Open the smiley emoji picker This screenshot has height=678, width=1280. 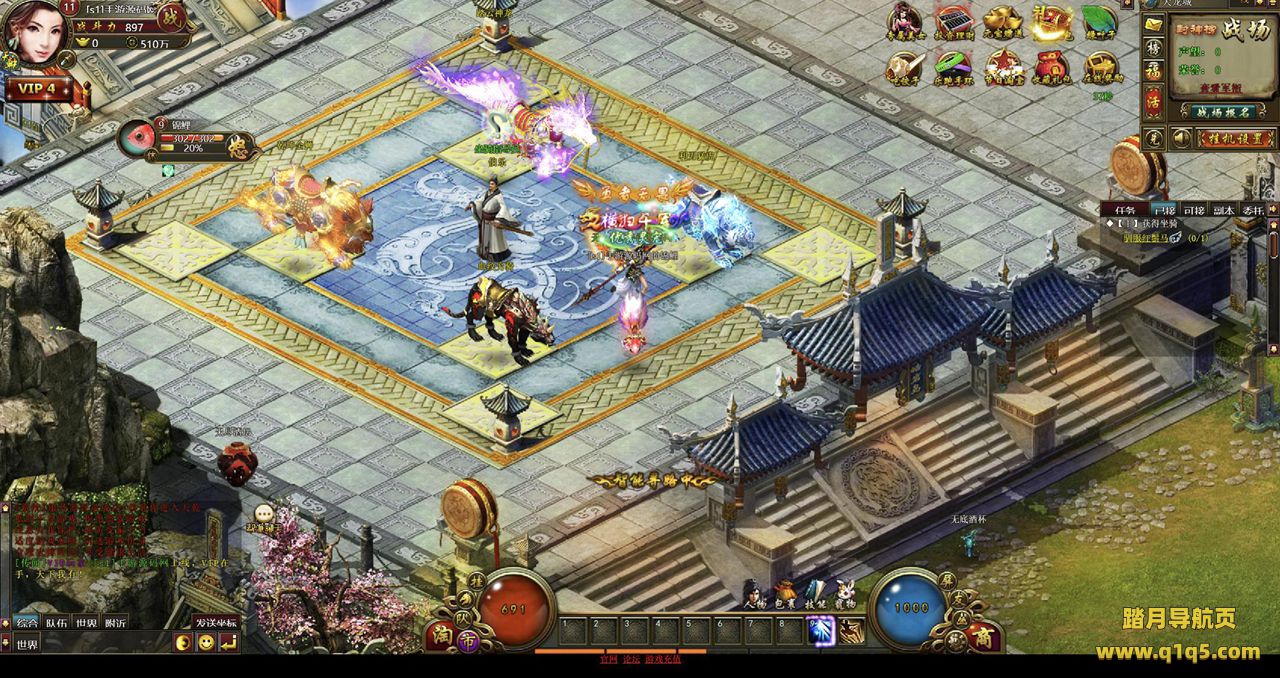click(205, 643)
